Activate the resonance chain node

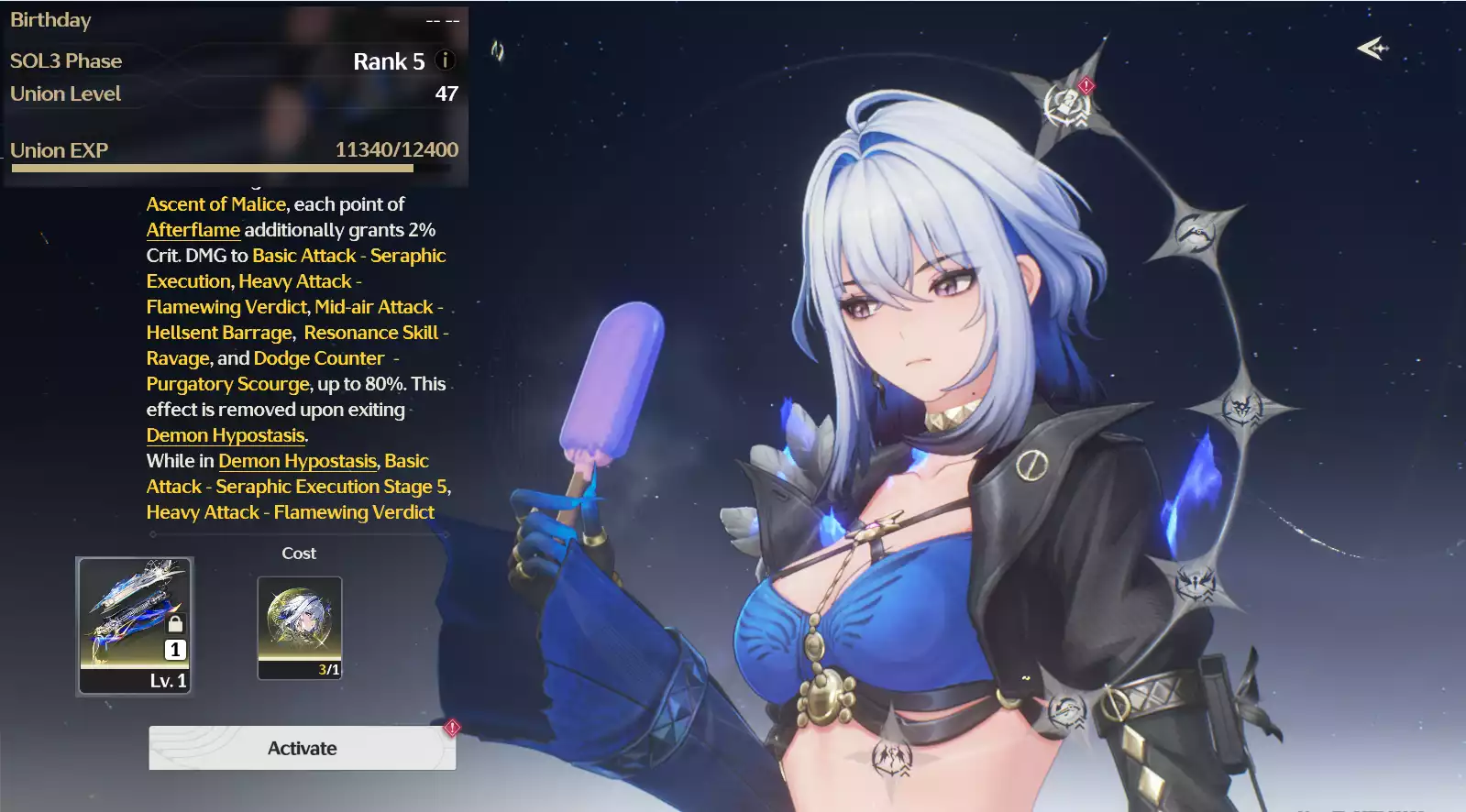pyautogui.click(x=302, y=748)
